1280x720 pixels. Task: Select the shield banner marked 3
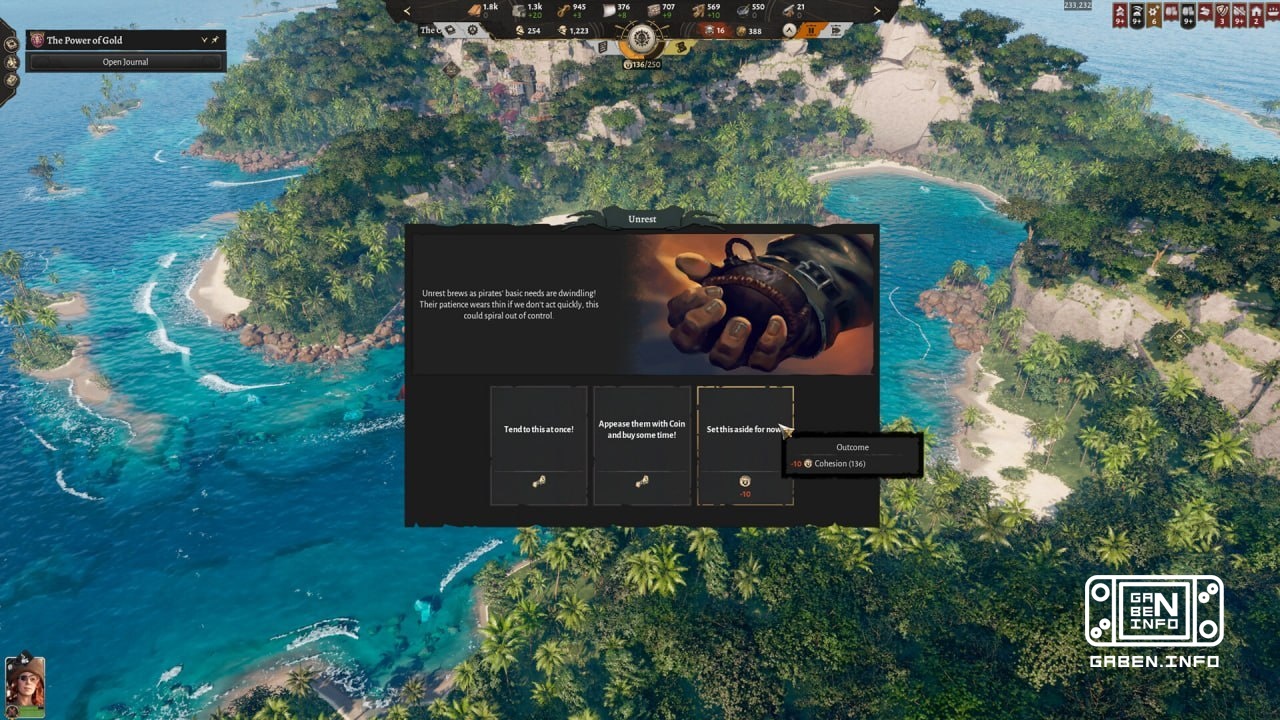(1221, 13)
